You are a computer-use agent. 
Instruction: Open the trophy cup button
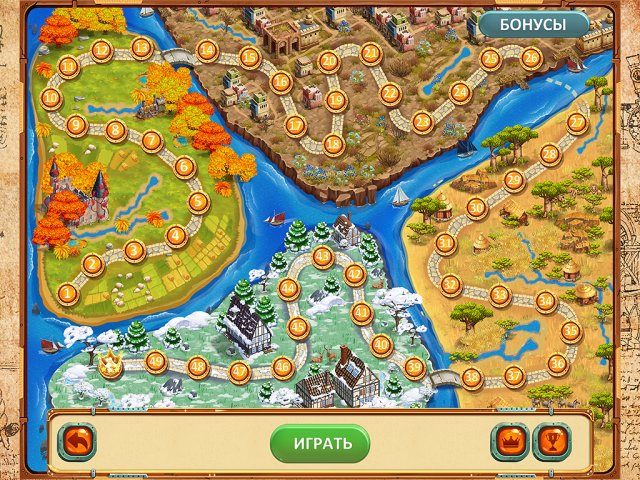(551, 441)
